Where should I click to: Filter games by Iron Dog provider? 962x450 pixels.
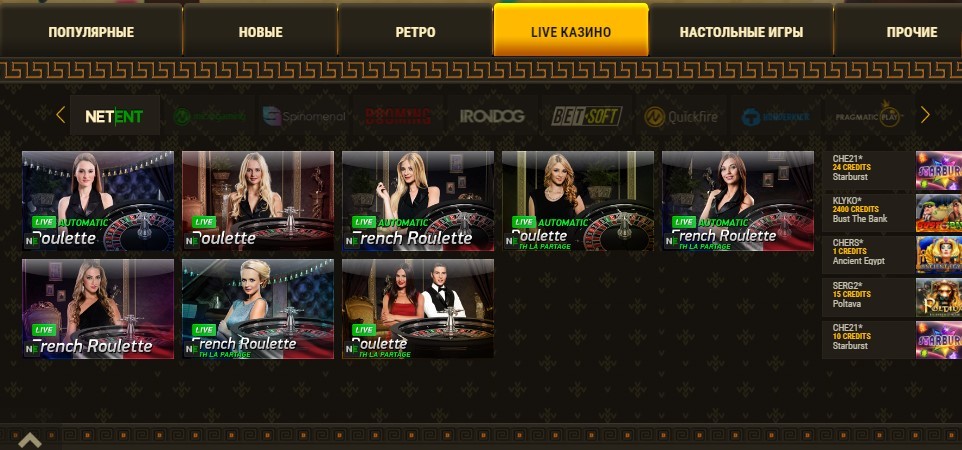click(x=492, y=116)
